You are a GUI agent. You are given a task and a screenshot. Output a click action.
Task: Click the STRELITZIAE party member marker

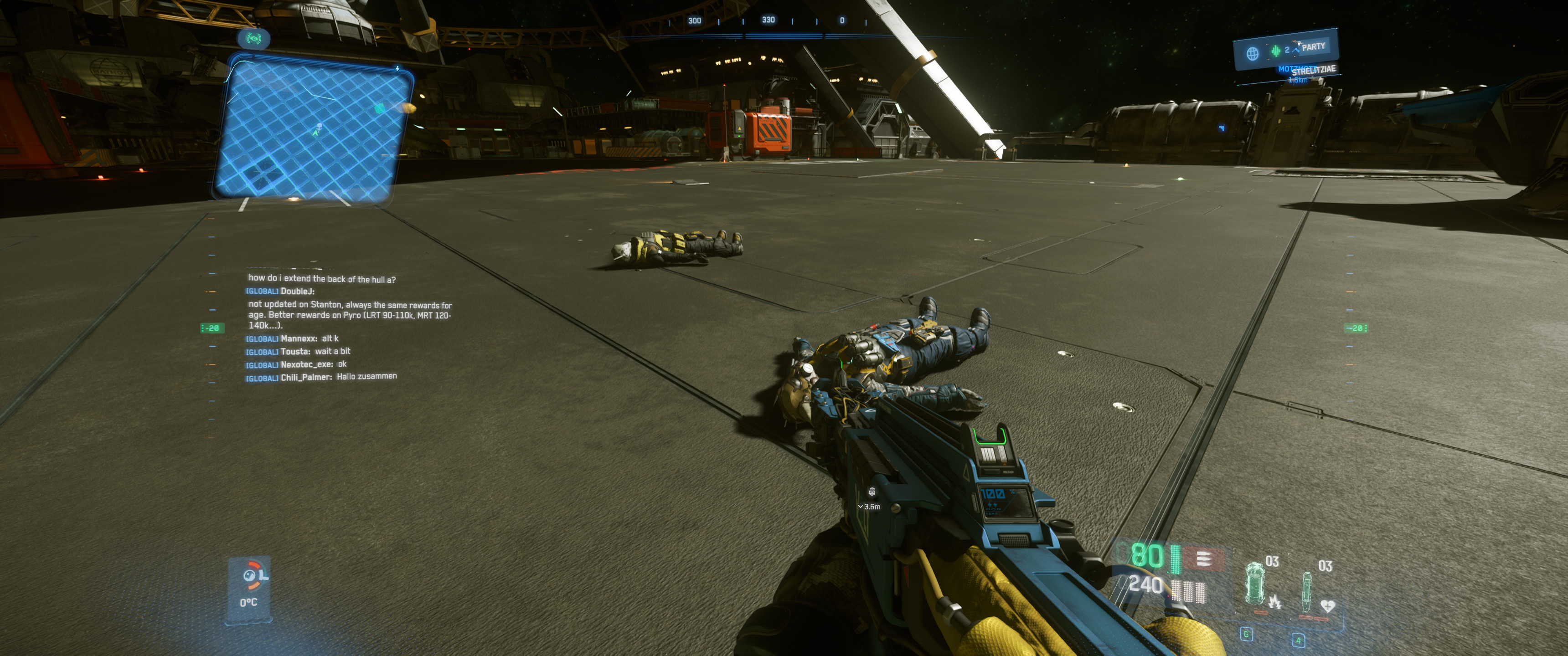coord(1313,71)
